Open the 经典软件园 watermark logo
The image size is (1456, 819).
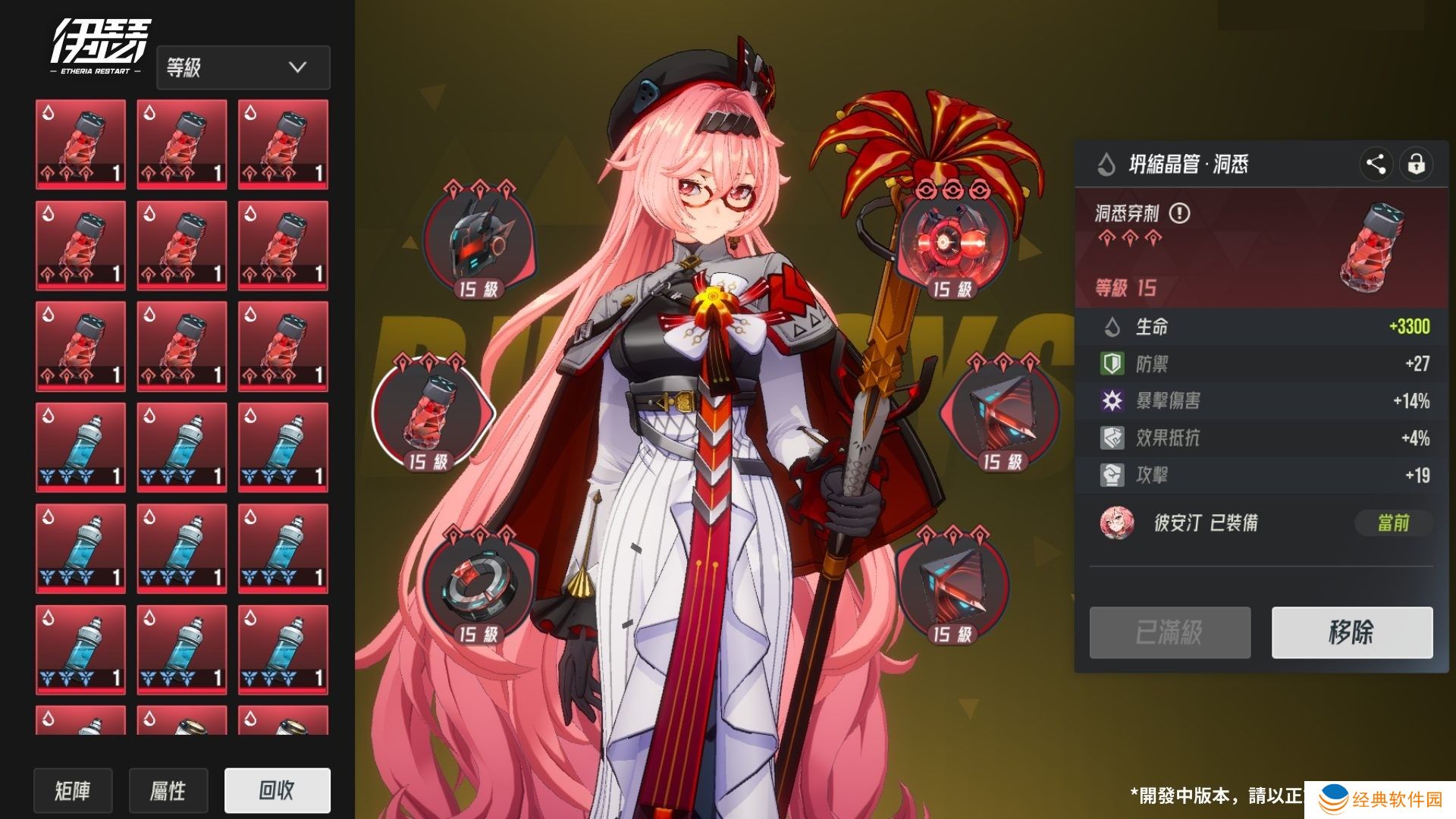(x=1380, y=799)
